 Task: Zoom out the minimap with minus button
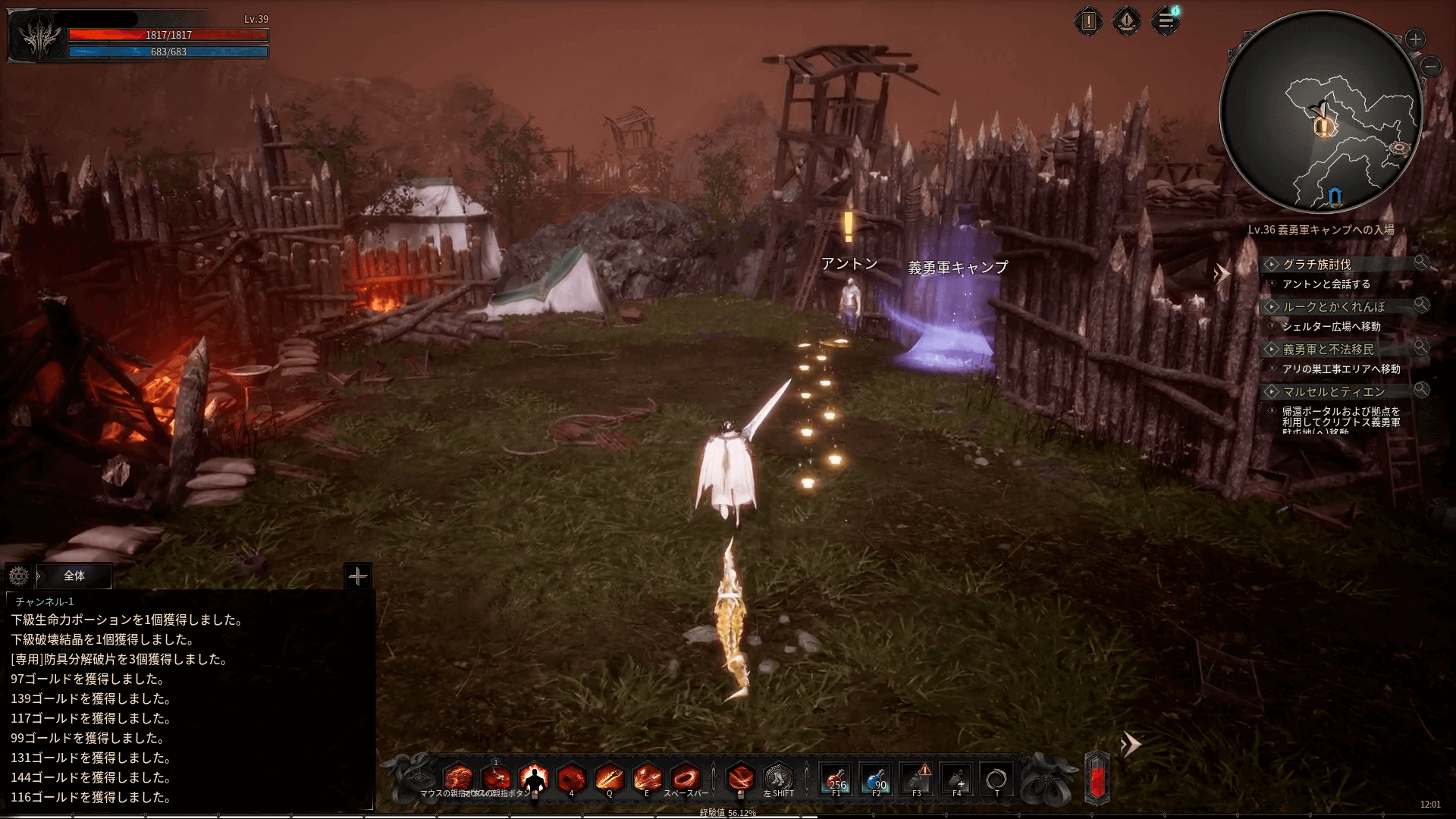(x=1431, y=67)
